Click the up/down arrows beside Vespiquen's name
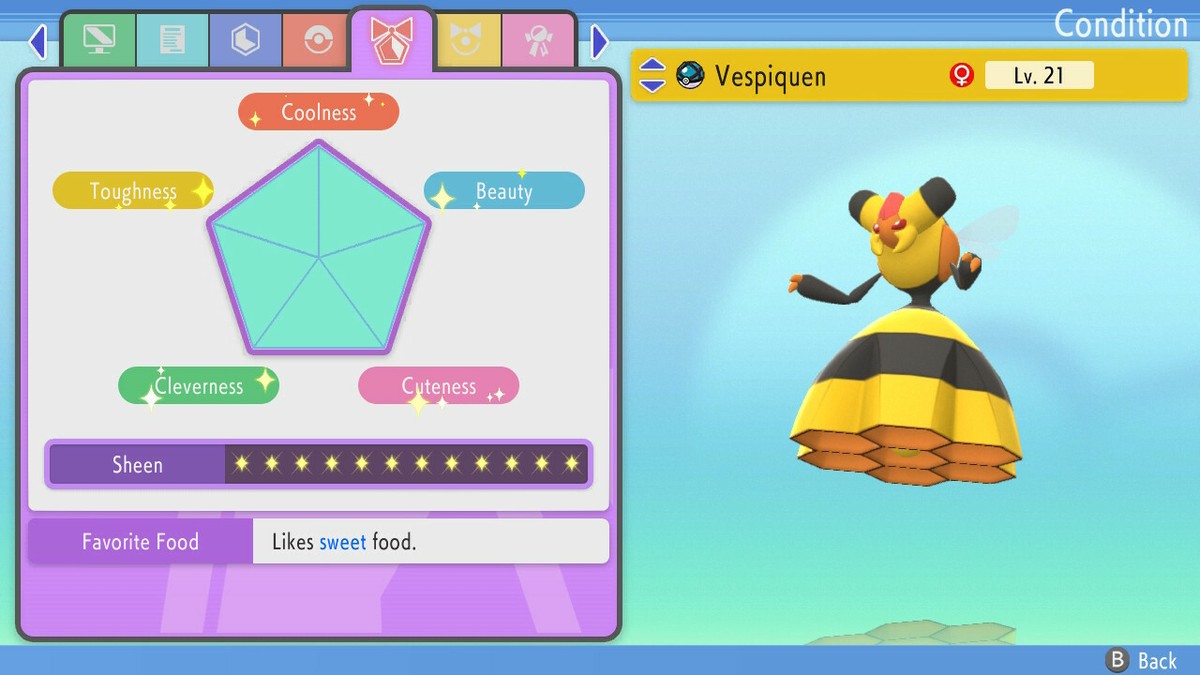Image resolution: width=1200 pixels, height=675 pixels. pos(652,75)
